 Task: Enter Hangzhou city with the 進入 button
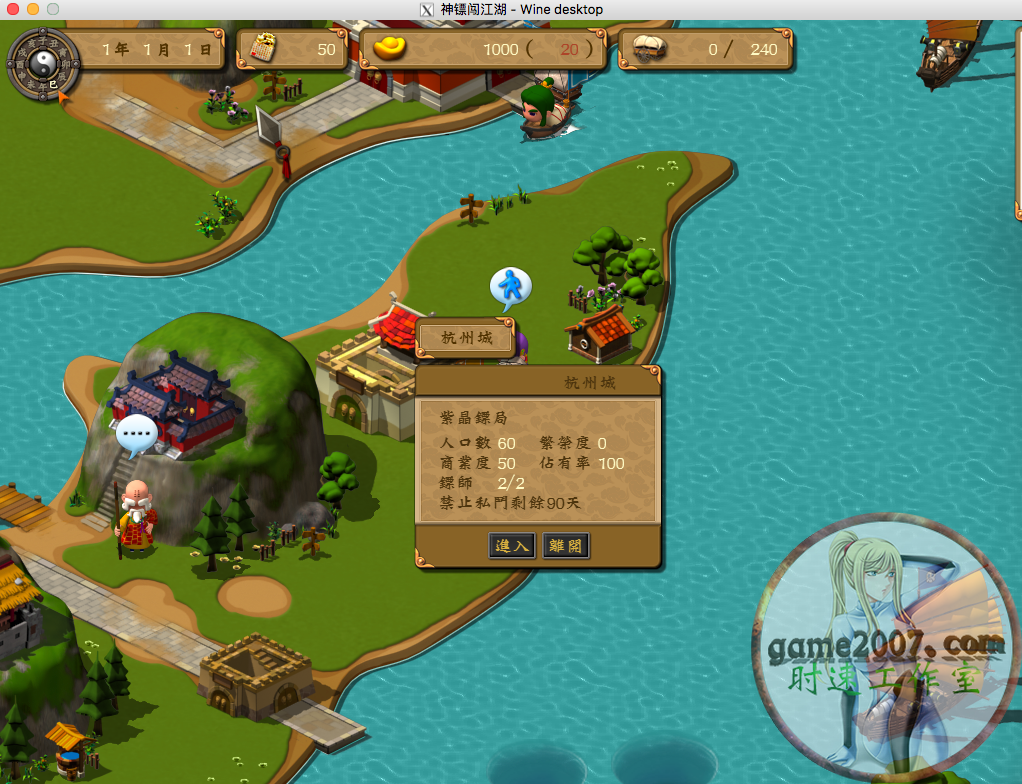point(512,546)
